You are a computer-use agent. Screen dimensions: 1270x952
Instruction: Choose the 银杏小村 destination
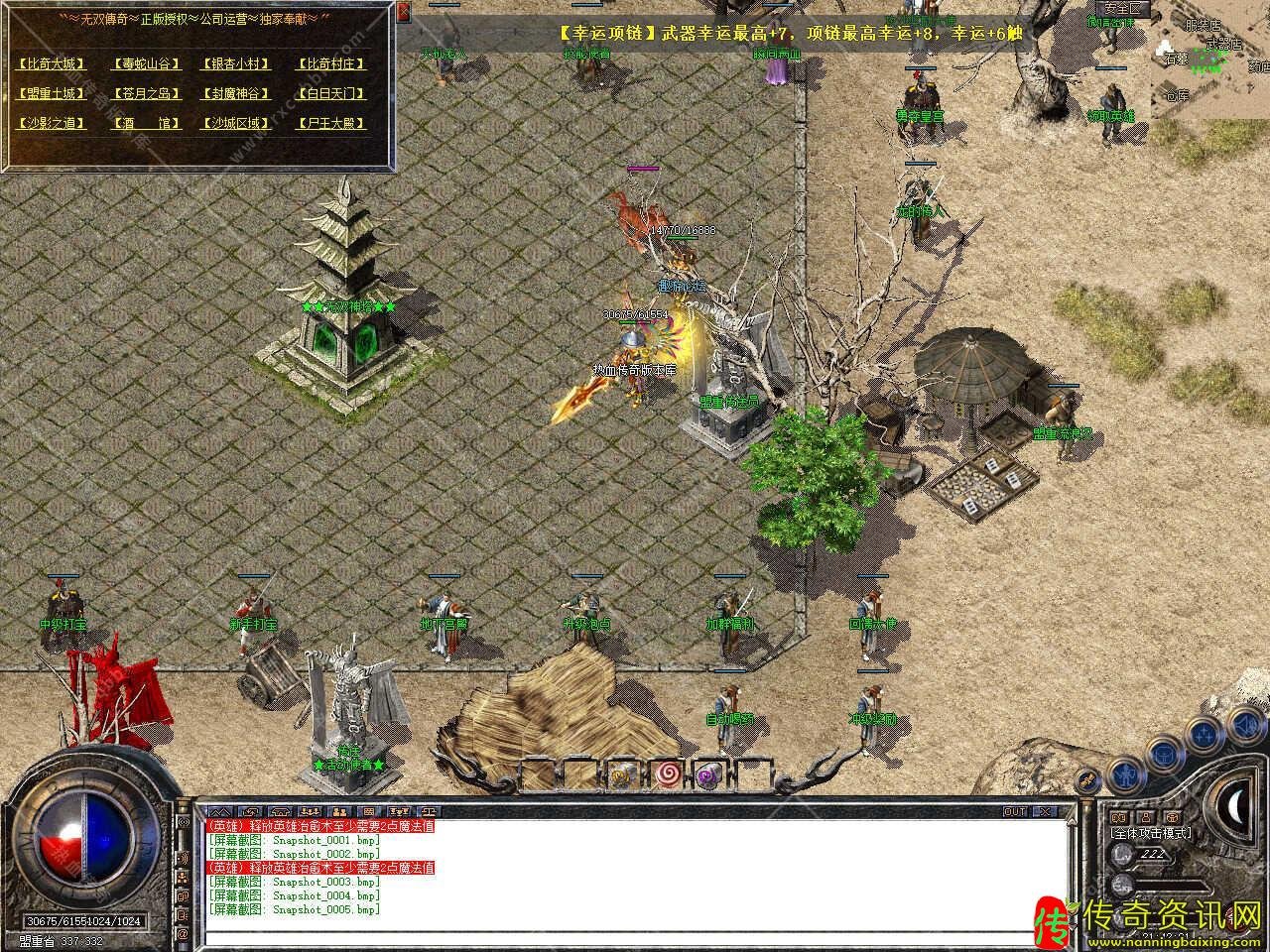pyautogui.click(x=236, y=63)
